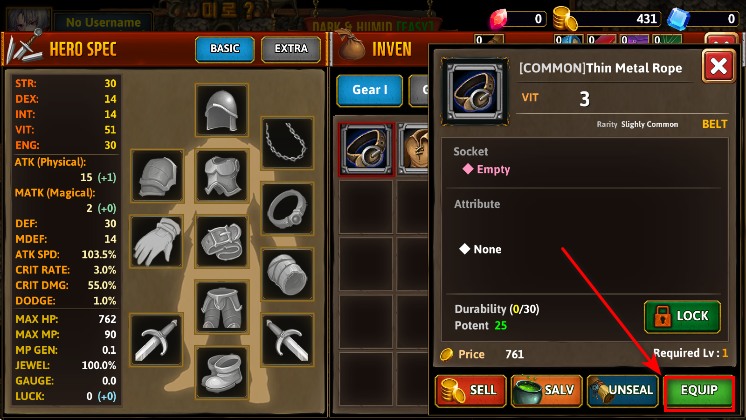Image resolution: width=746 pixels, height=420 pixels.
Task: Select the gloves equipment slot
Action: coord(156,242)
